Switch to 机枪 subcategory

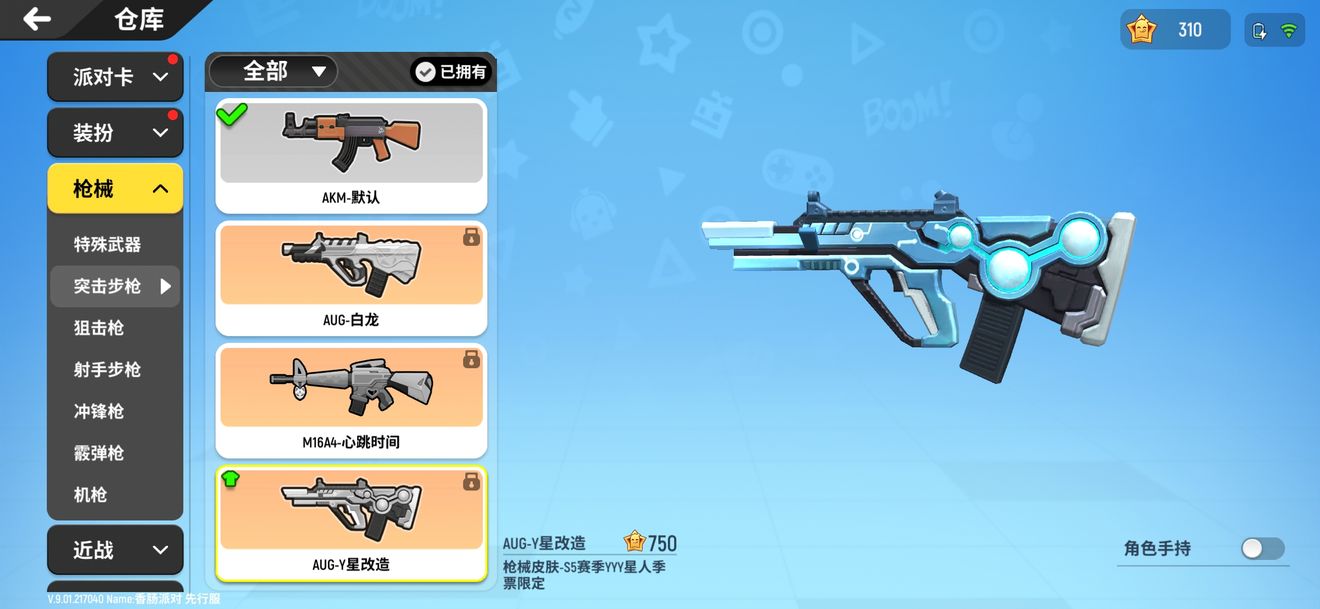coord(91,495)
